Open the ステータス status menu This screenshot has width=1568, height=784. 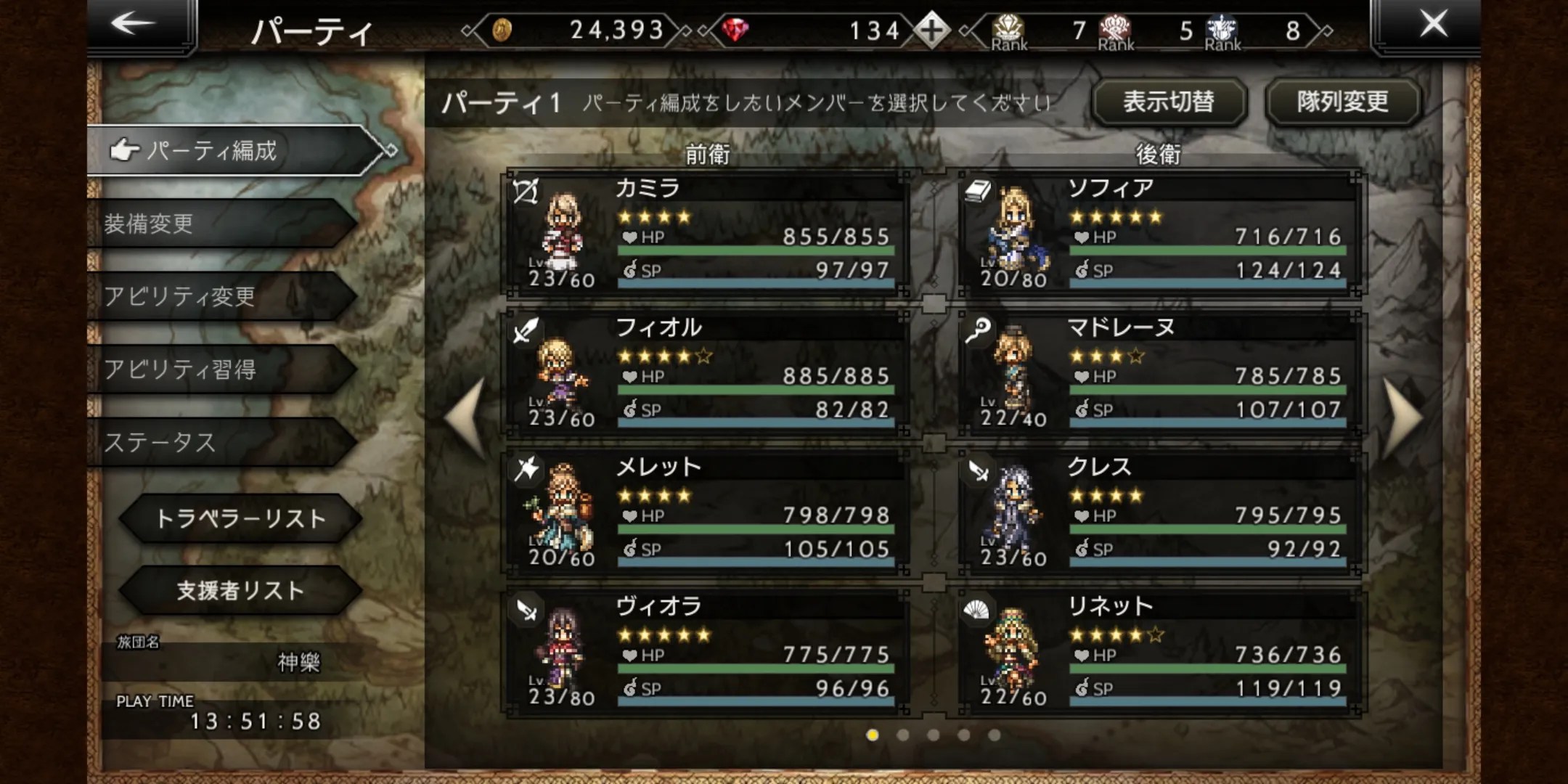[x=218, y=442]
